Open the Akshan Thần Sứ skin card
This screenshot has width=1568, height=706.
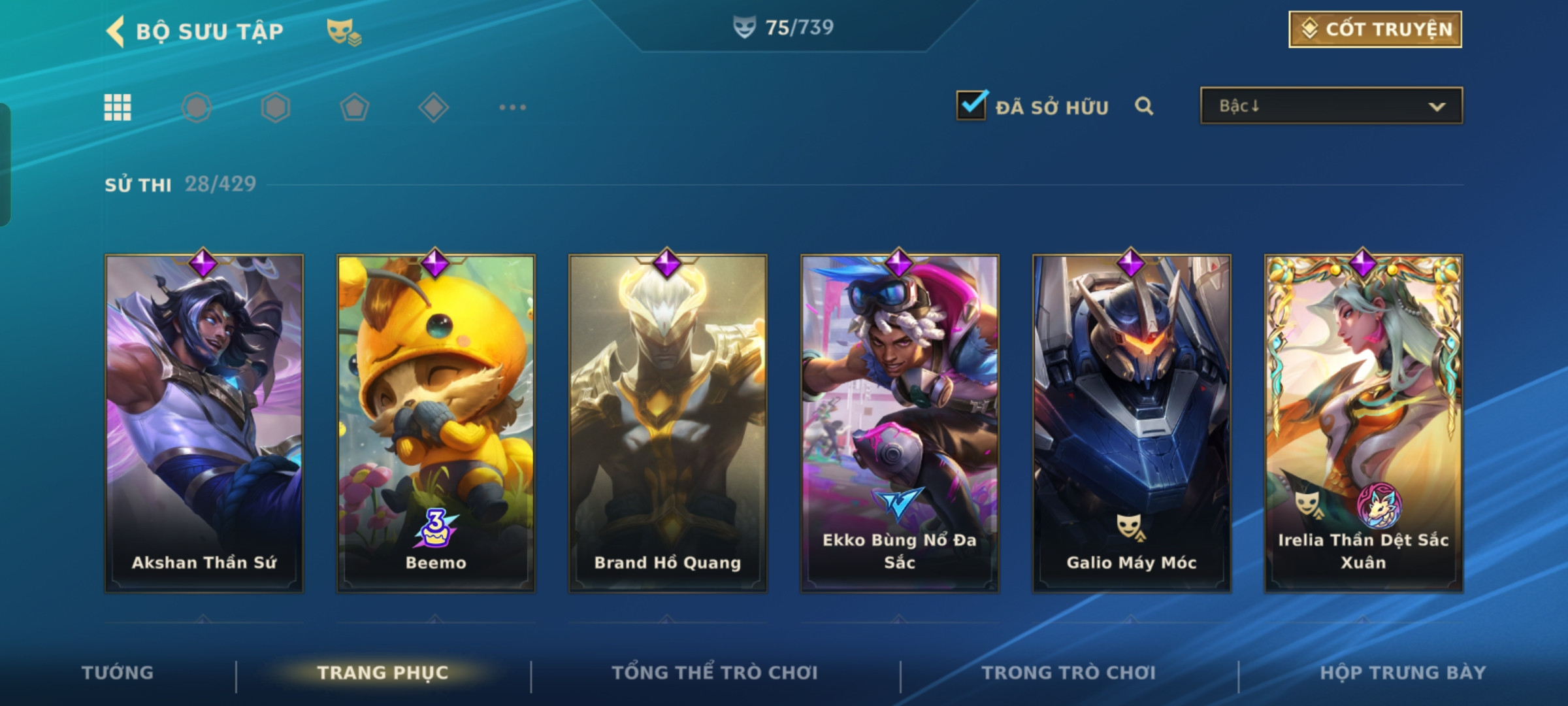(x=204, y=423)
